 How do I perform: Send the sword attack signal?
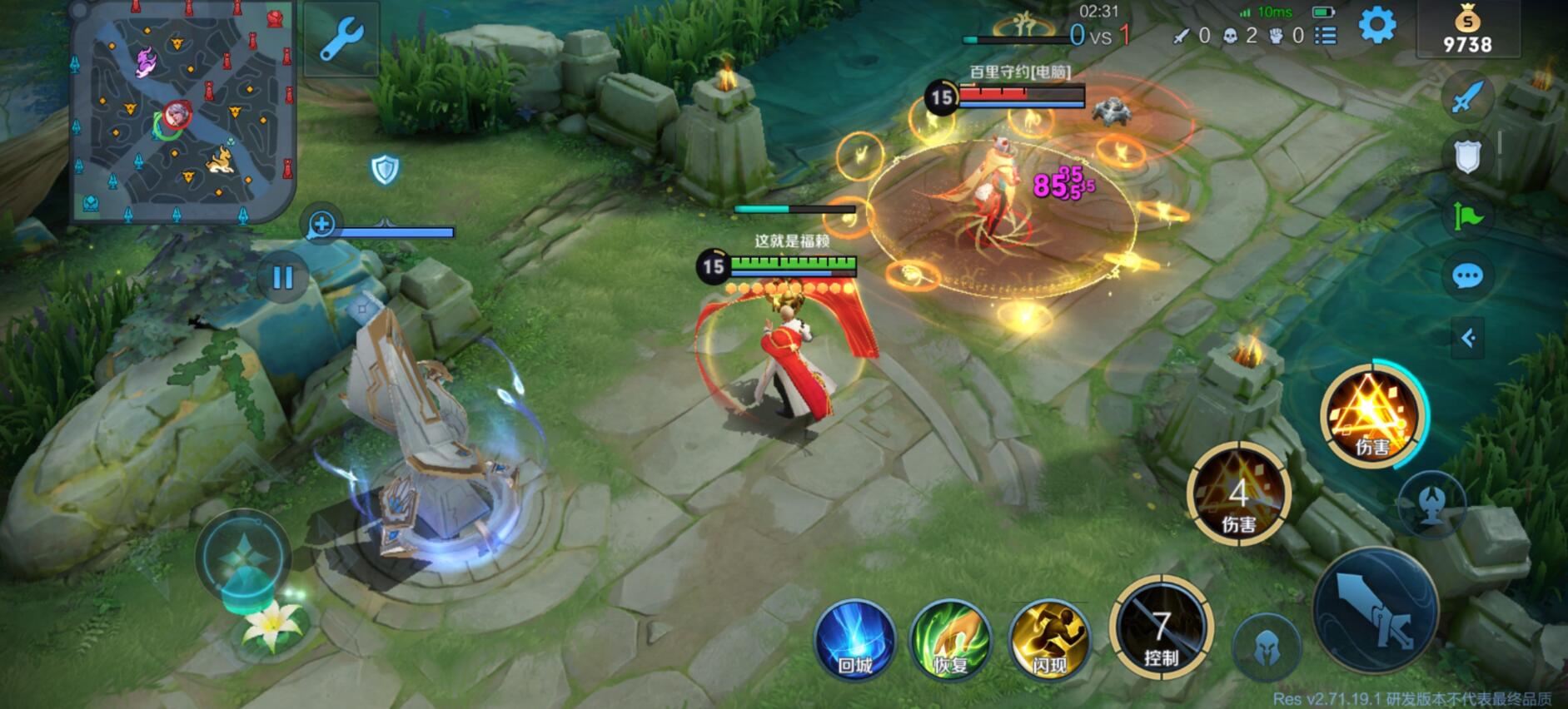pyautogui.click(x=1467, y=97)
